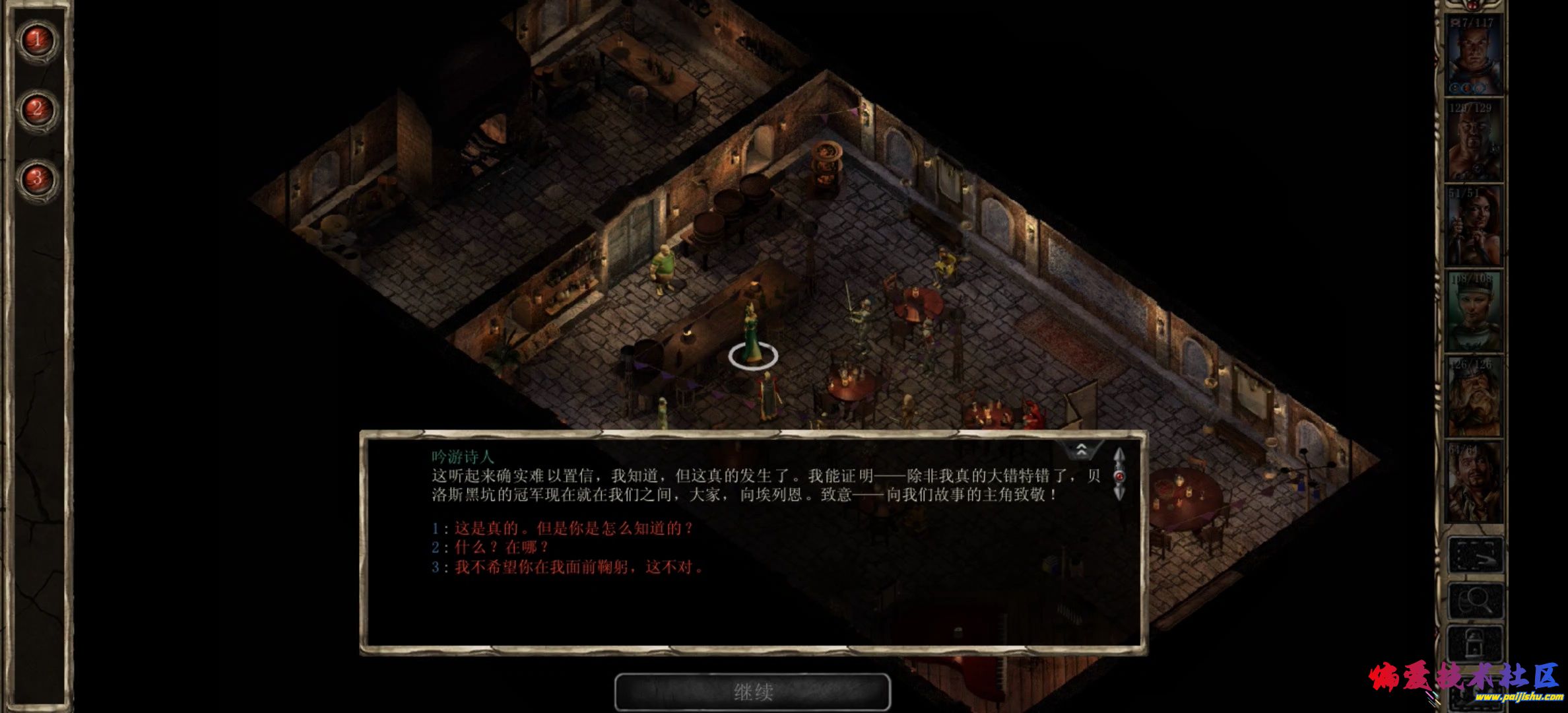Image resolution: width=1568 pixels, height=713 pixels.
Task: Select the bottom party portrait of the moustached man
Action: click(1474, 482)
